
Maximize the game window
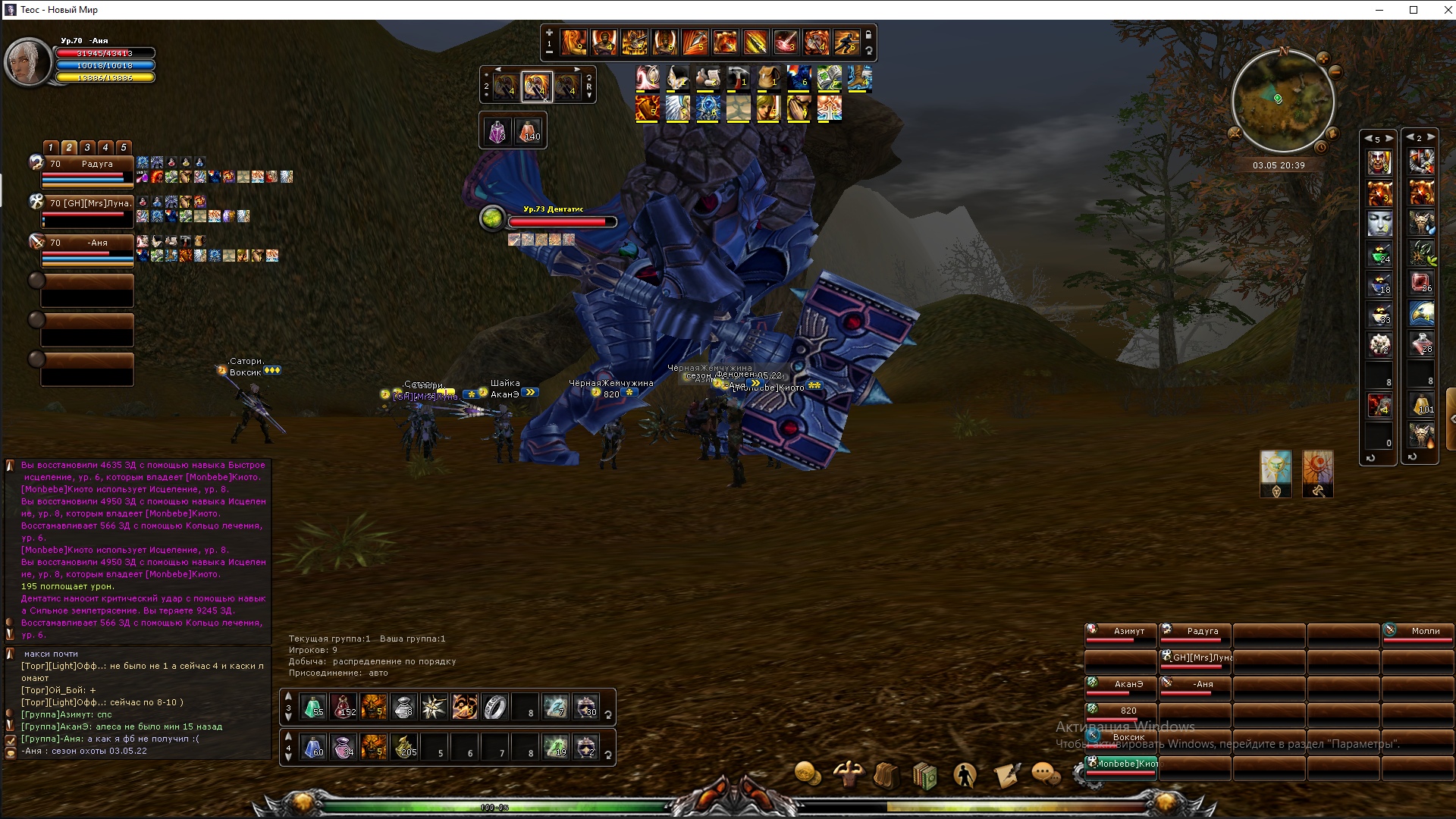point(1414,10)
